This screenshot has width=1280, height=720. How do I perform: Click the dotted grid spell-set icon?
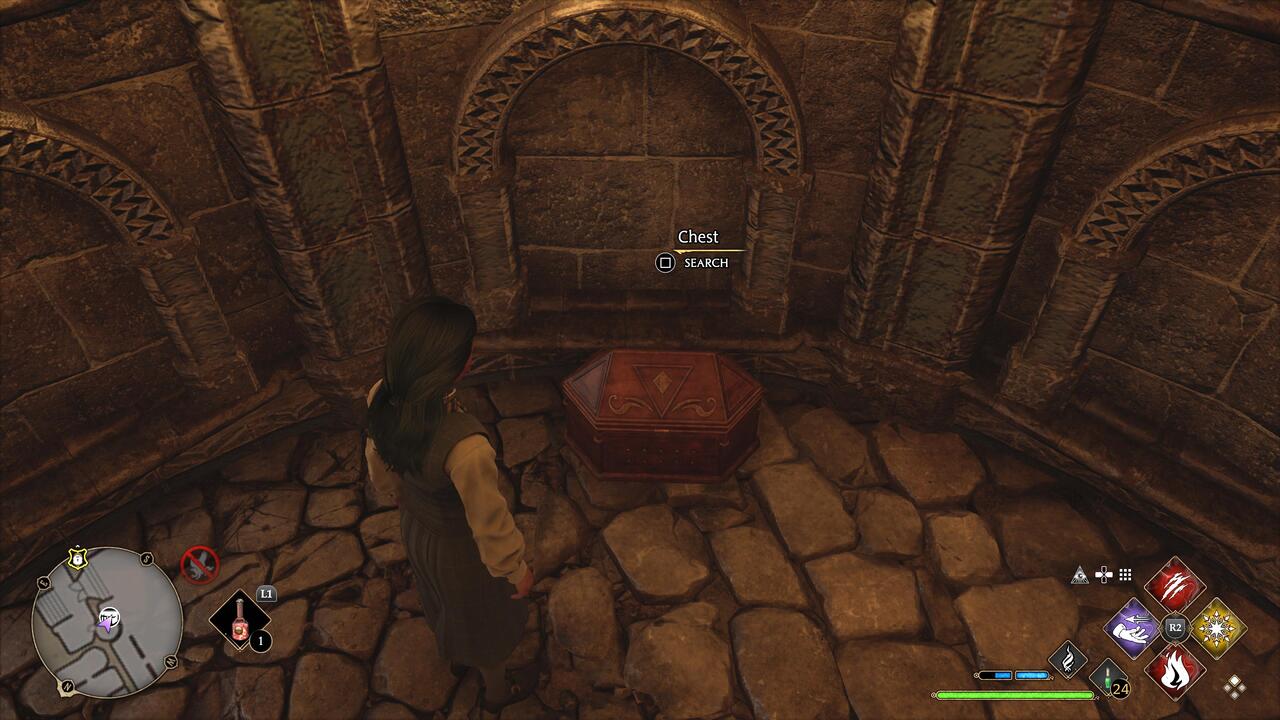[1124, 575]
